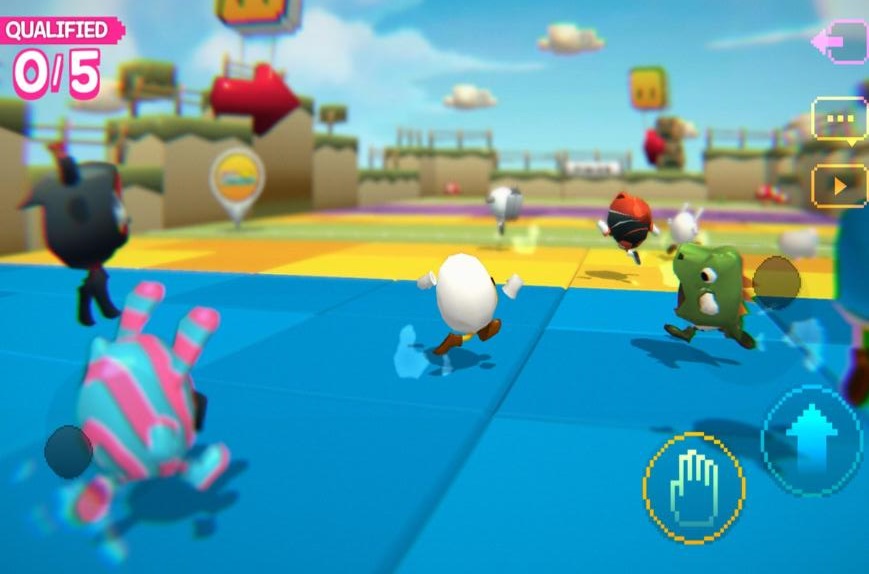869x574 pixels.
Task: Click the play triangle button
Action: [838, 185]
